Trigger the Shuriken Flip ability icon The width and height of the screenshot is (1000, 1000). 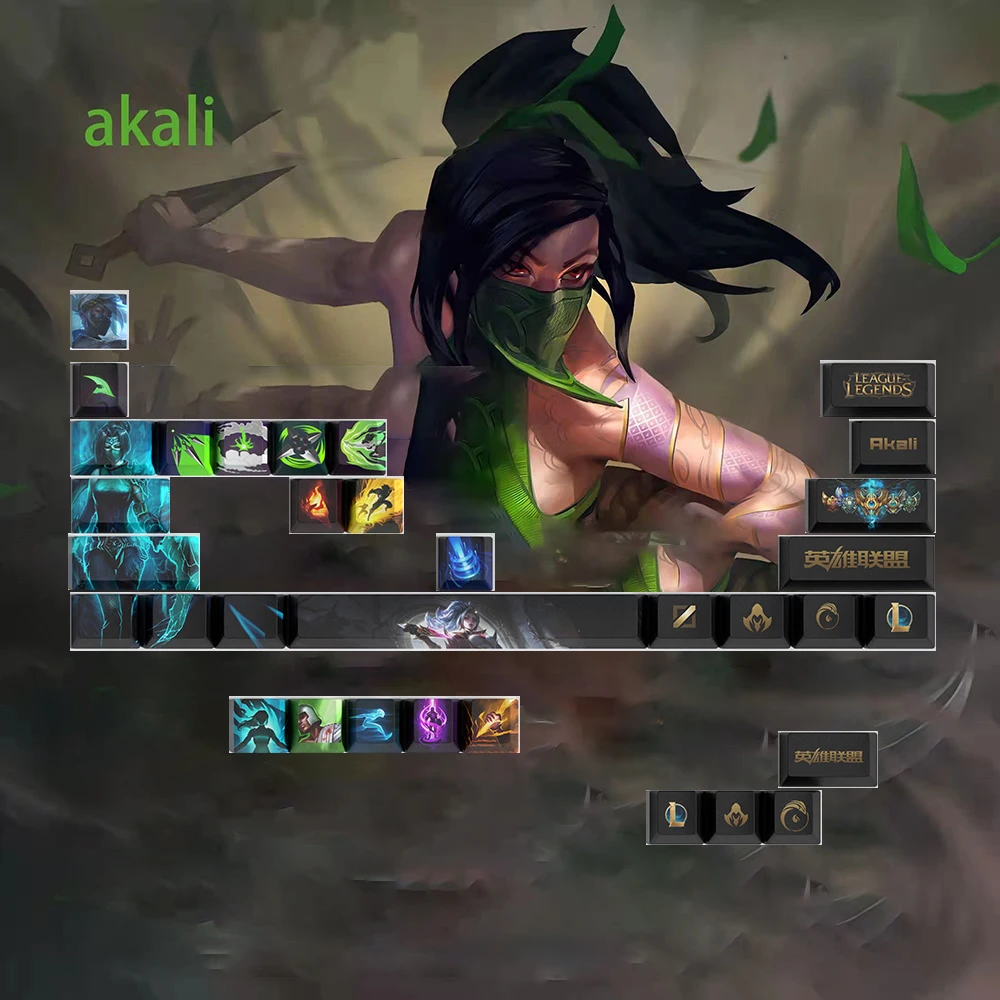click(x=299, y=447)
